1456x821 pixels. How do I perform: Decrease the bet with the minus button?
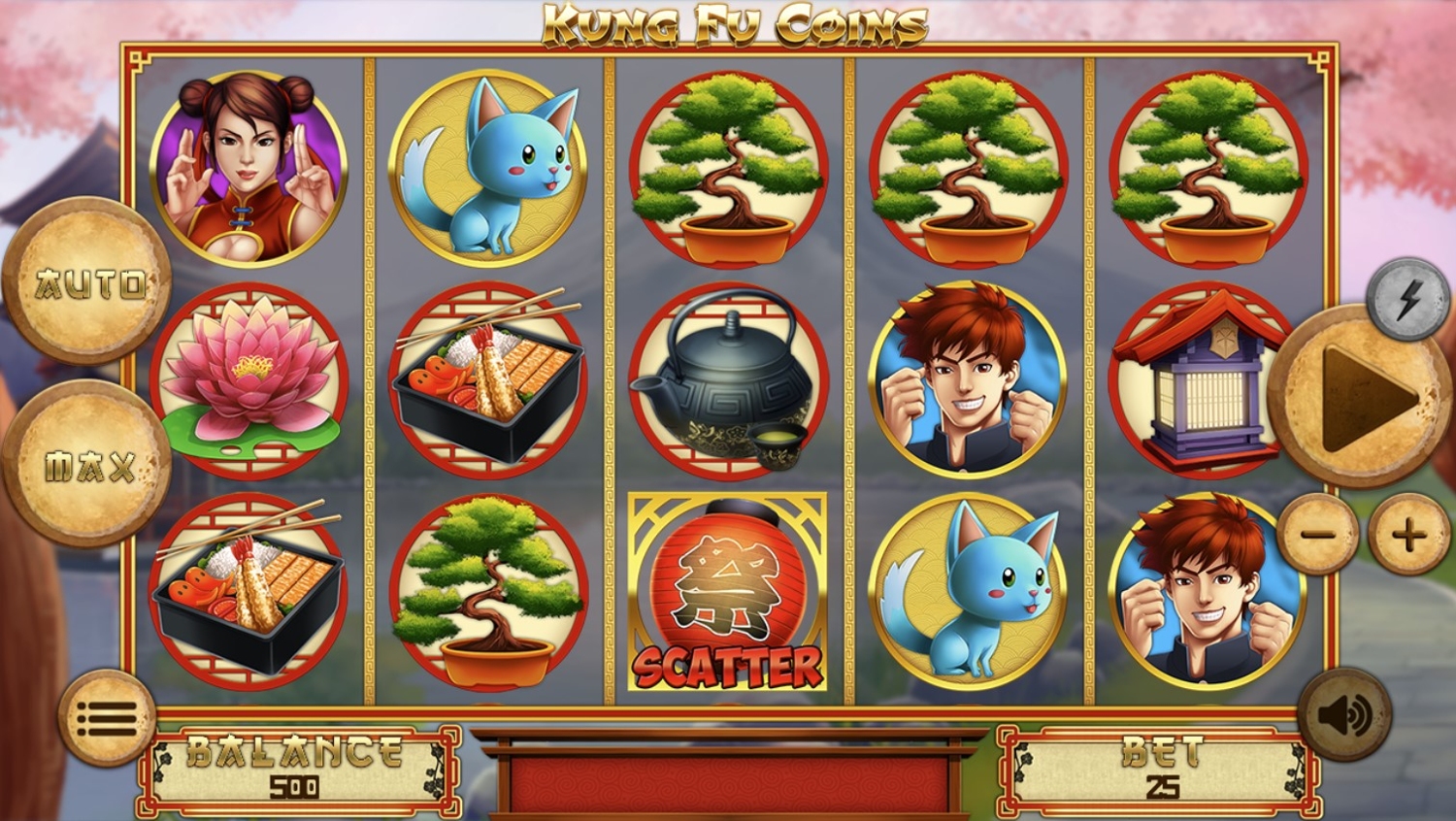click(1317, 533)
